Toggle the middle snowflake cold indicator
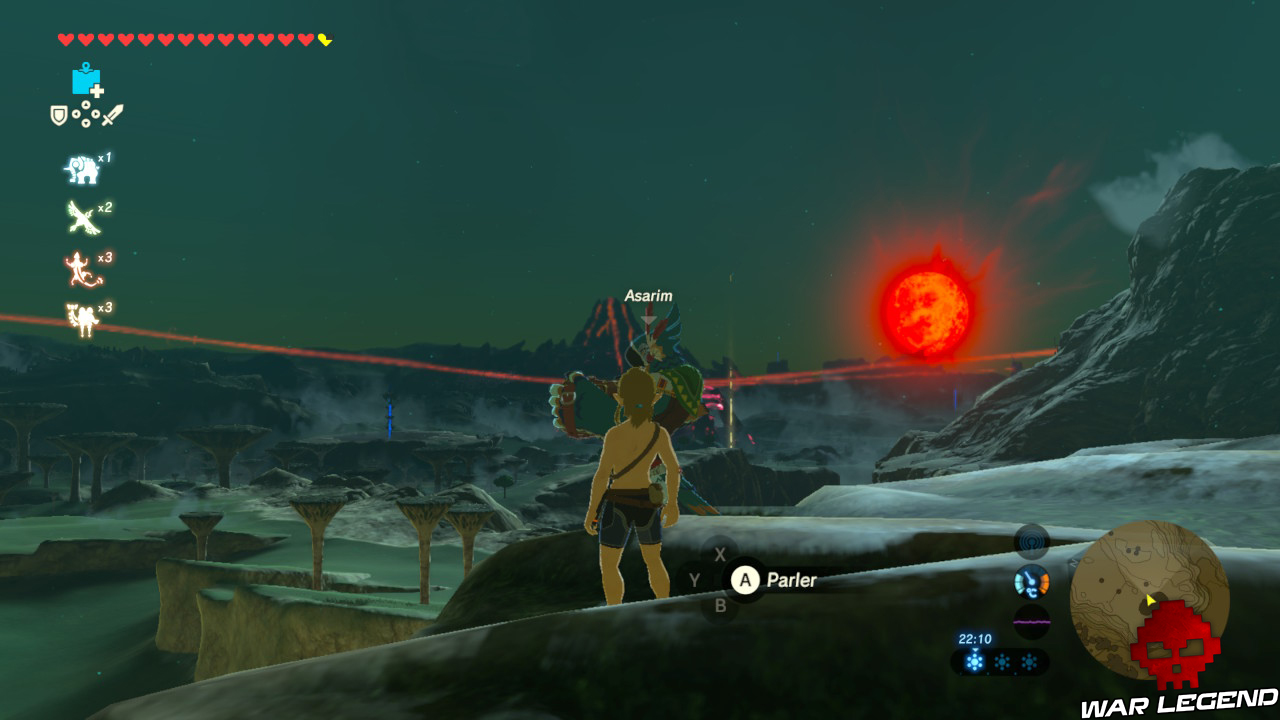1280x720 pixels. 1002,661
